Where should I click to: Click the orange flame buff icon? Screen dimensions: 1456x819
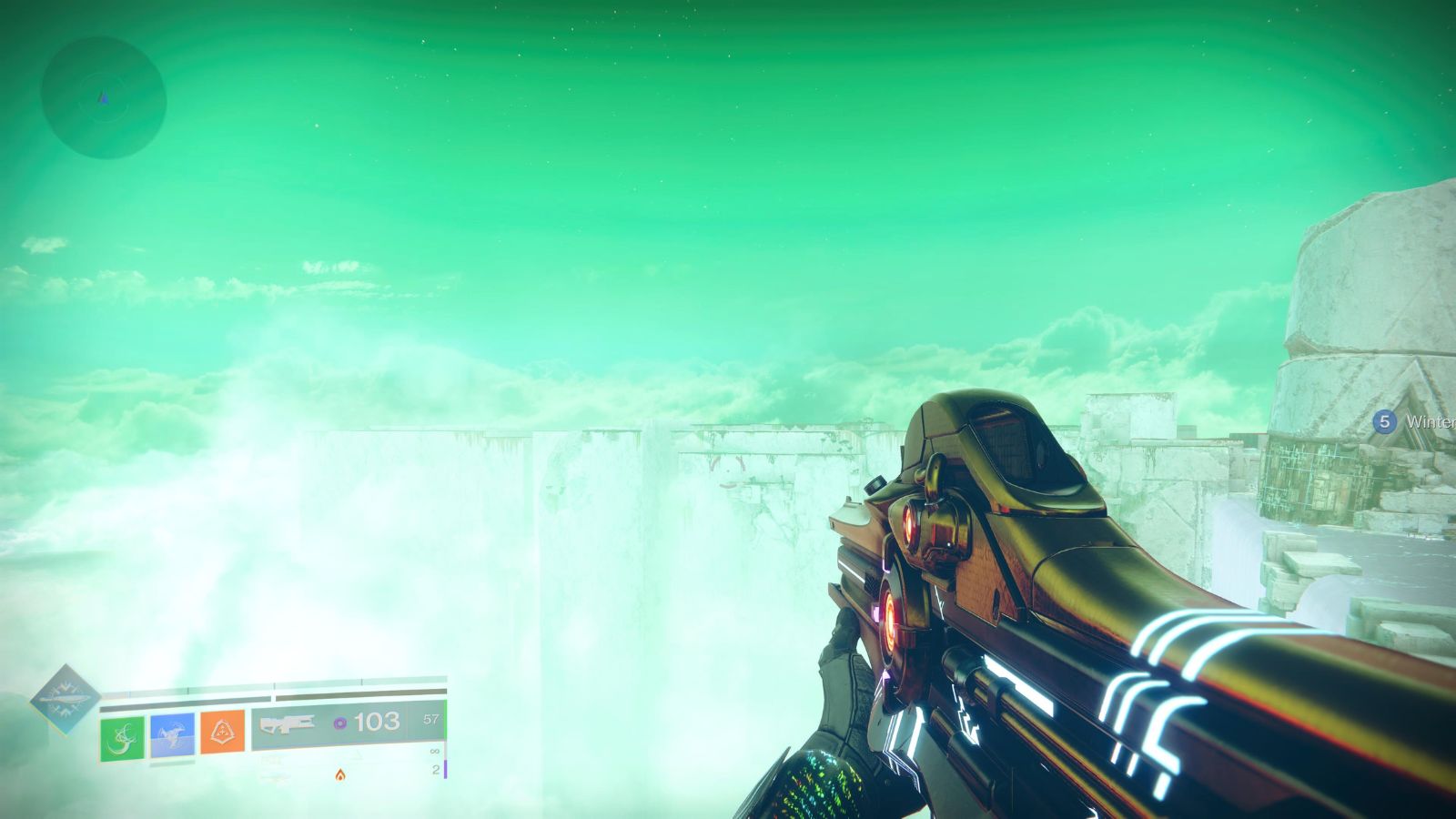(x=340, y=776)
